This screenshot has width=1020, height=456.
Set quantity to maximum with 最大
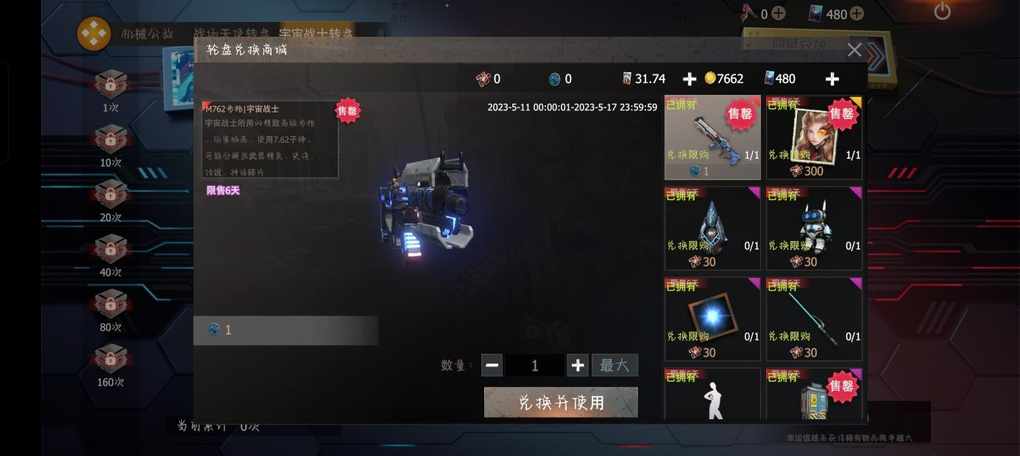[614, 365]
